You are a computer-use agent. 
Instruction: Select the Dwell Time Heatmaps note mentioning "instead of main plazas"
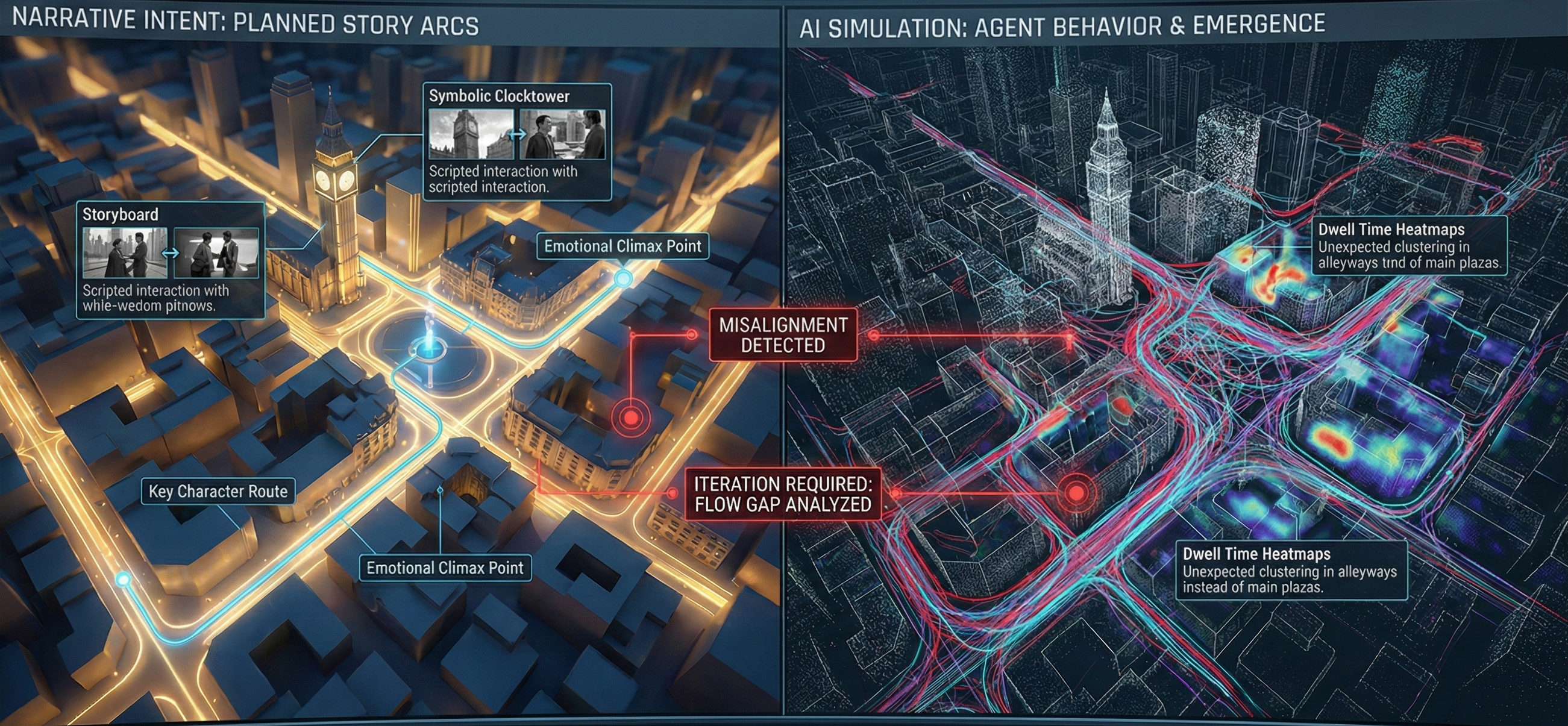tap(1290, 570)
